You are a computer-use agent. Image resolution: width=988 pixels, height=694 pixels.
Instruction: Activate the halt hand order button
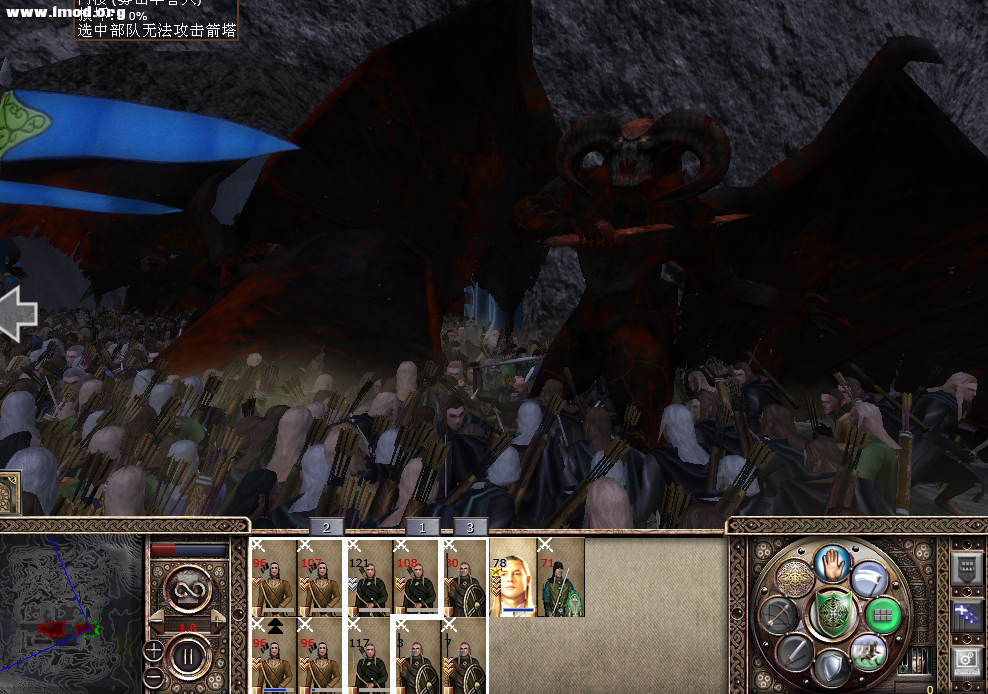pos(832,563)
